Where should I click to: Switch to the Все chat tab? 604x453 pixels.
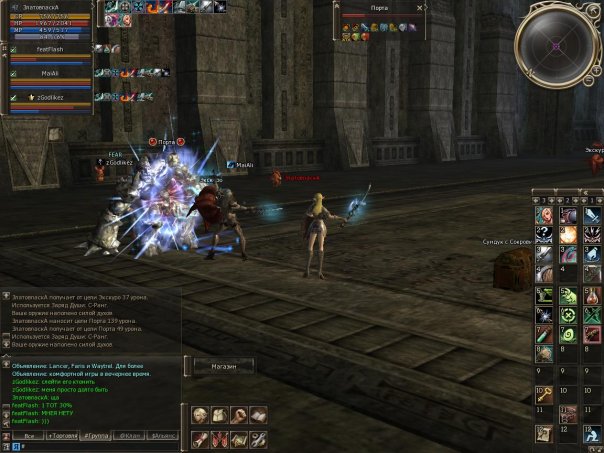[30, 437]
